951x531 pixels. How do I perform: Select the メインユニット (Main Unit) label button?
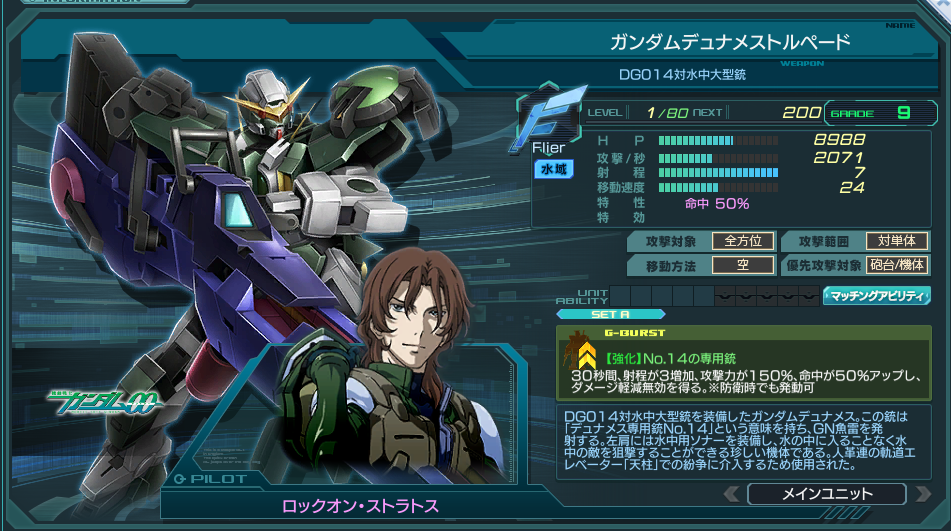[826, 494]
